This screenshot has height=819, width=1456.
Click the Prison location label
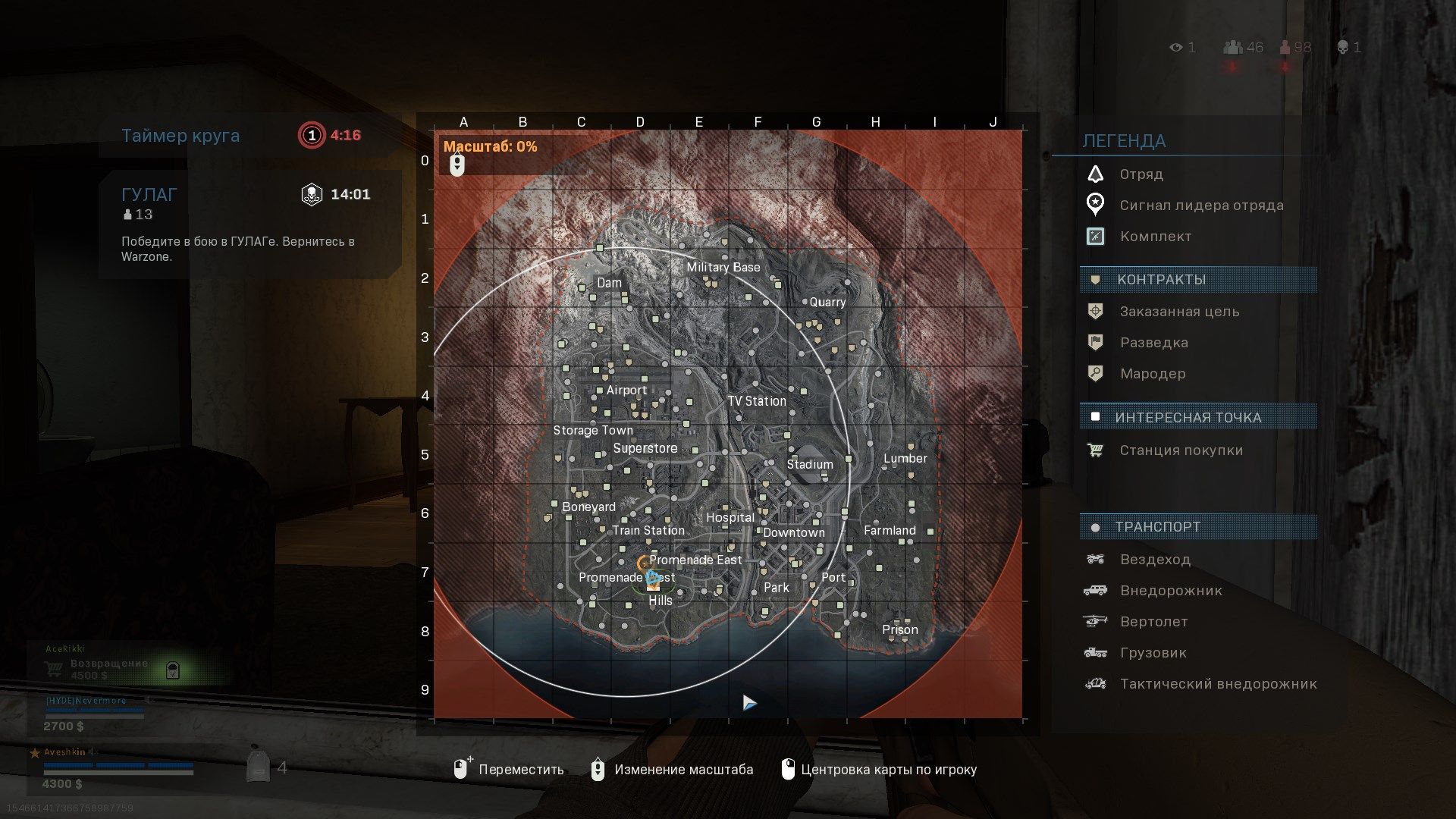pyautogui.click(x=899, y=629)
